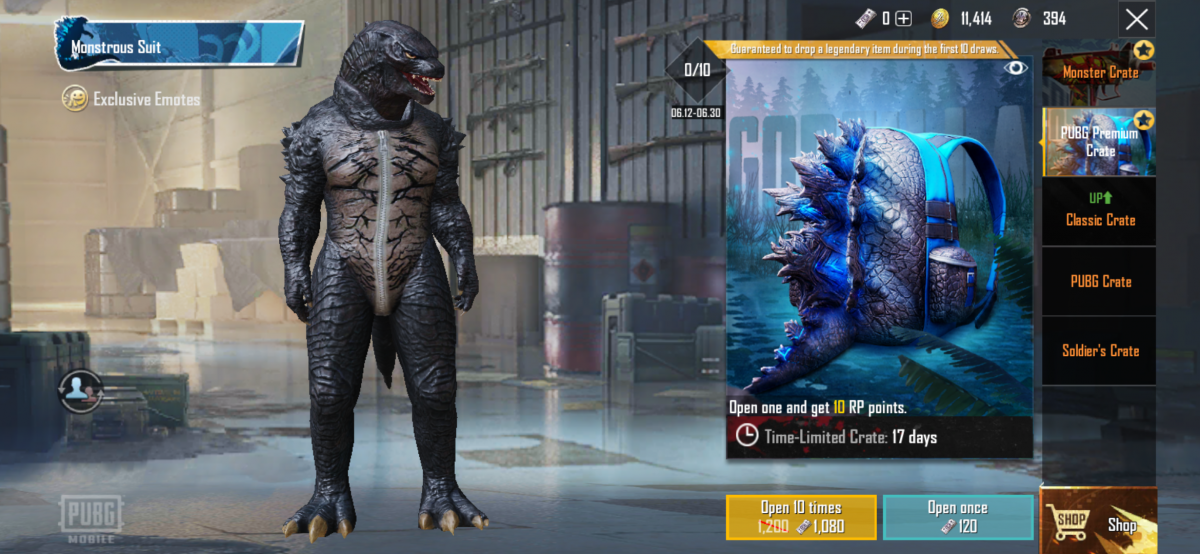
Task: Close the crate screen with X
Action: click(x=1136, y=19)
